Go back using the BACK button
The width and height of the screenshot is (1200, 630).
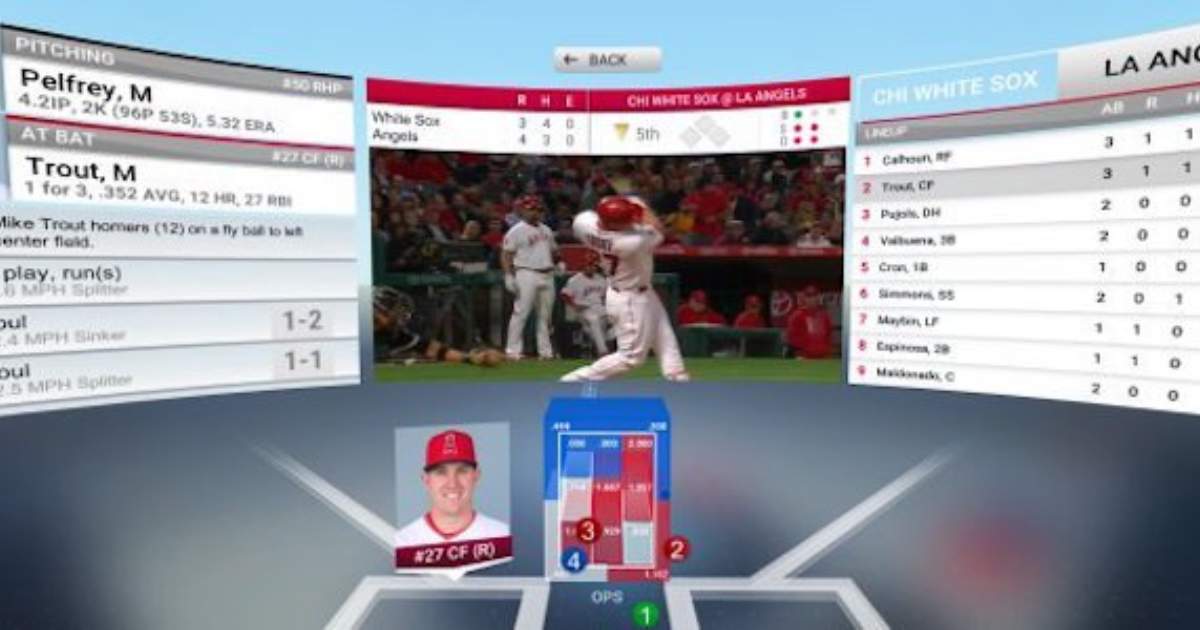tap(608, 60)
